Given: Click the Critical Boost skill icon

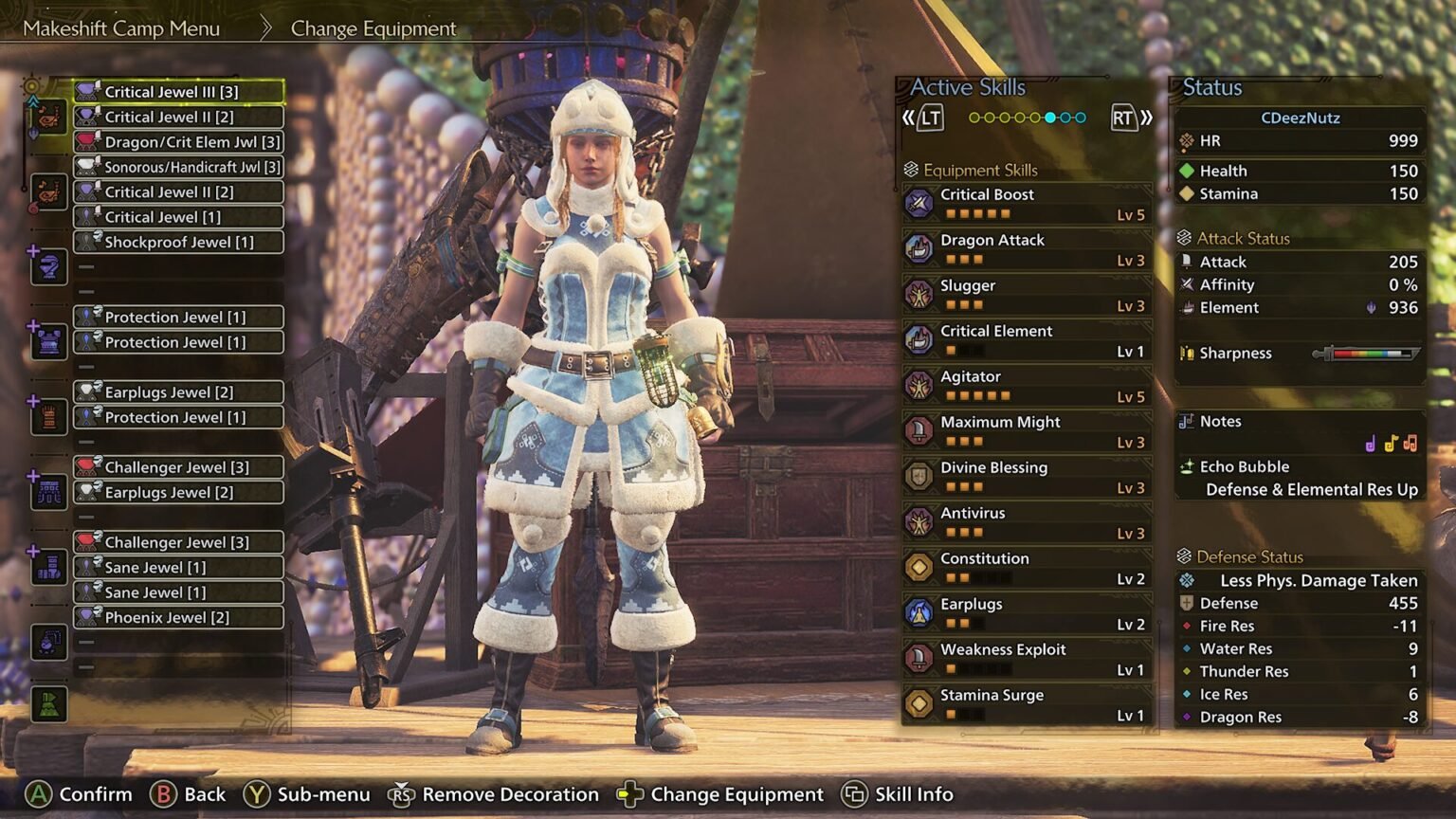Looking at the screenshot, I should [x=919, y=202].
